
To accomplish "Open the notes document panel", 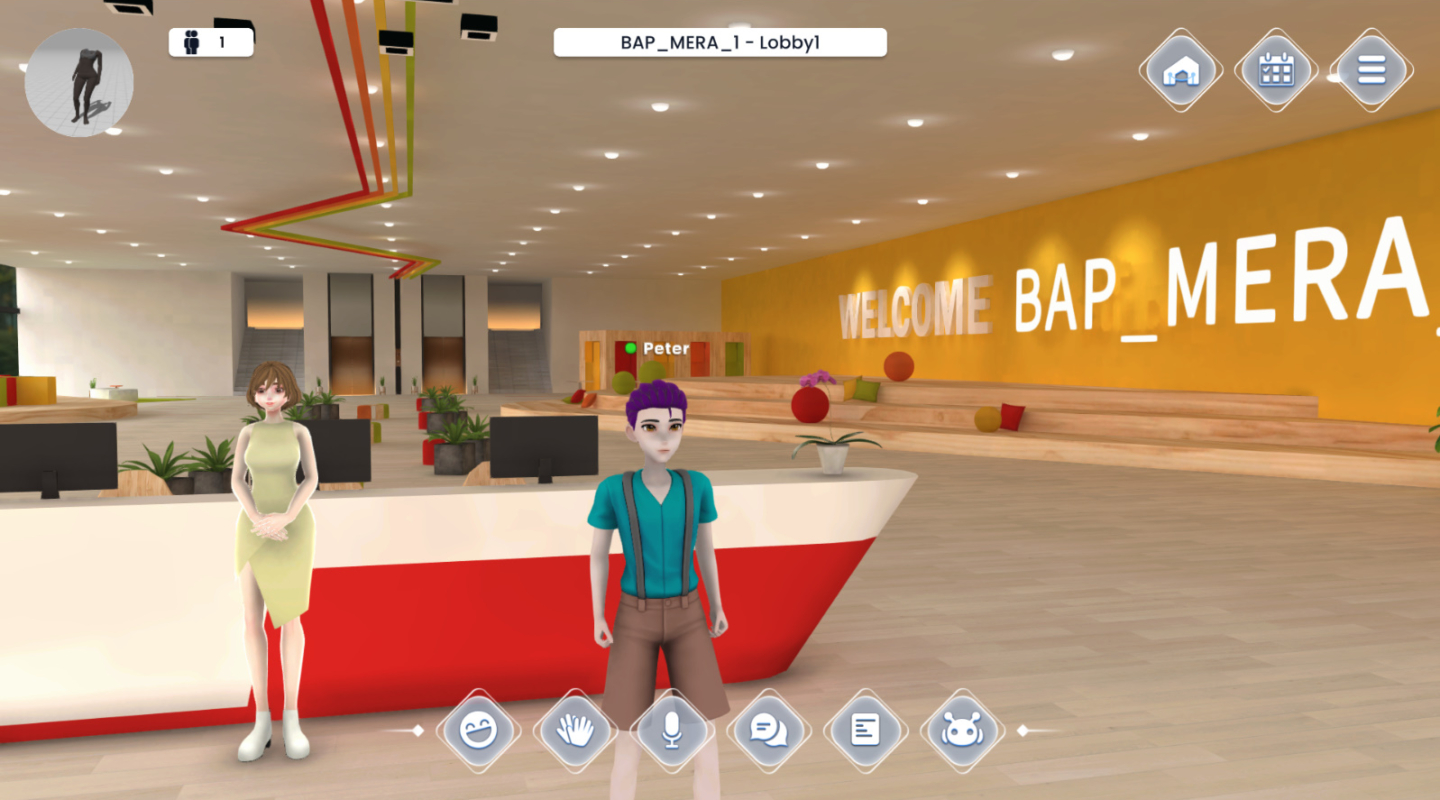I will pos(865,731).
